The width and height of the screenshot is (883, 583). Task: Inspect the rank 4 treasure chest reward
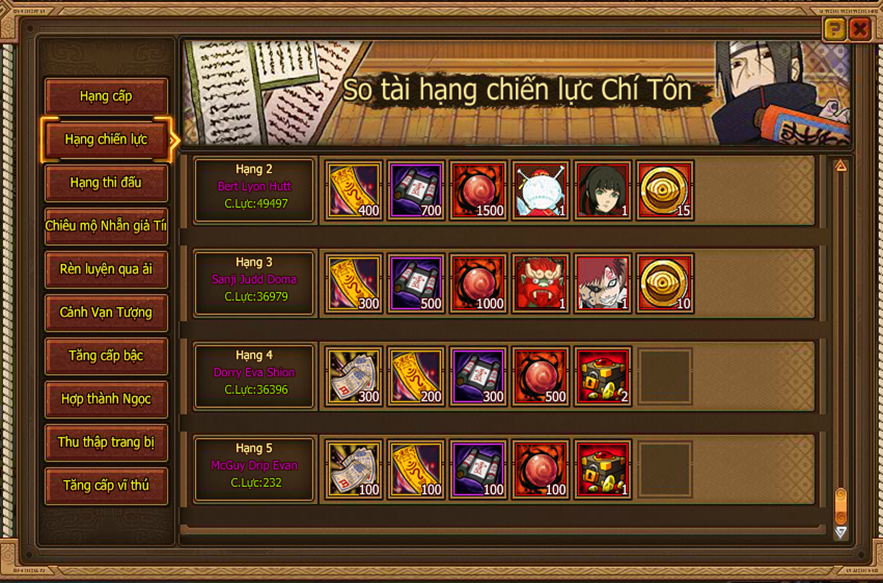(x=603, y=376)
